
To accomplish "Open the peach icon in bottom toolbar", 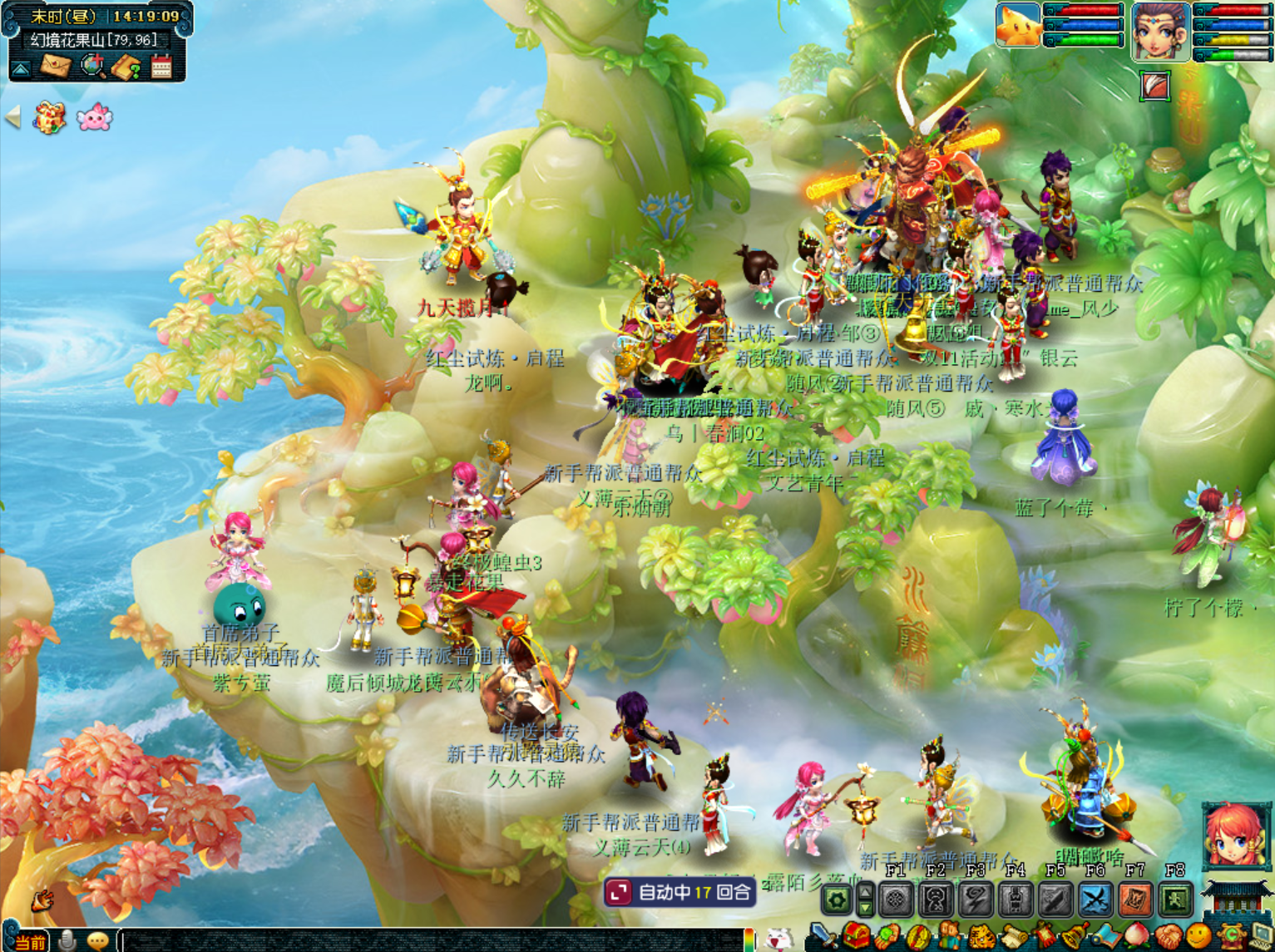I will pos(1136,937).
